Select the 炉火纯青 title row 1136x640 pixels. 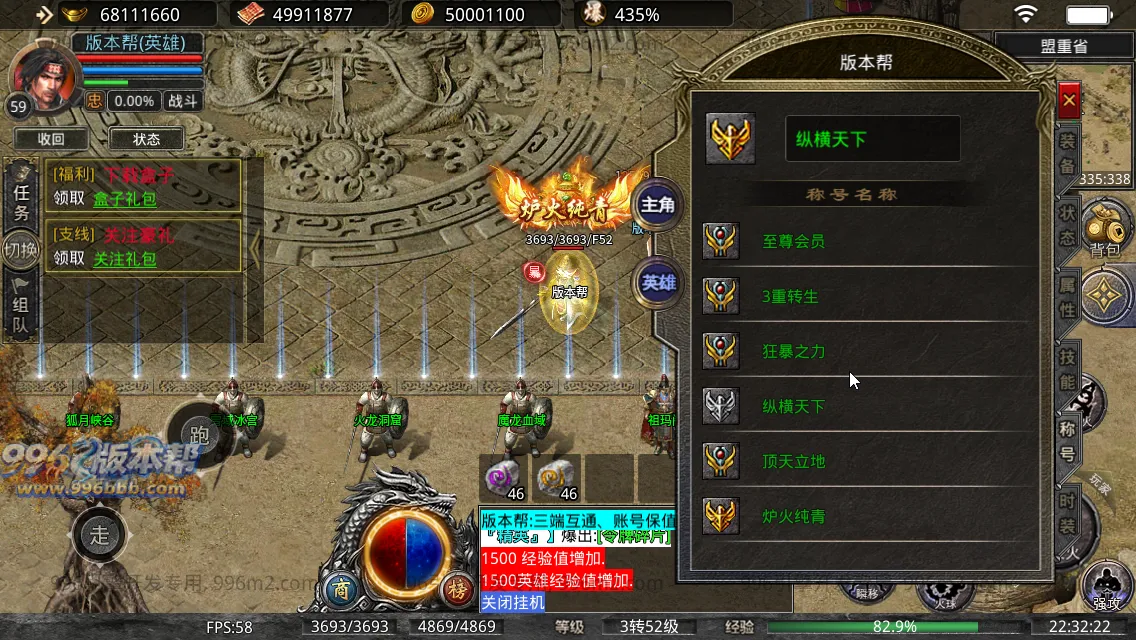click(x=793, y=517)
